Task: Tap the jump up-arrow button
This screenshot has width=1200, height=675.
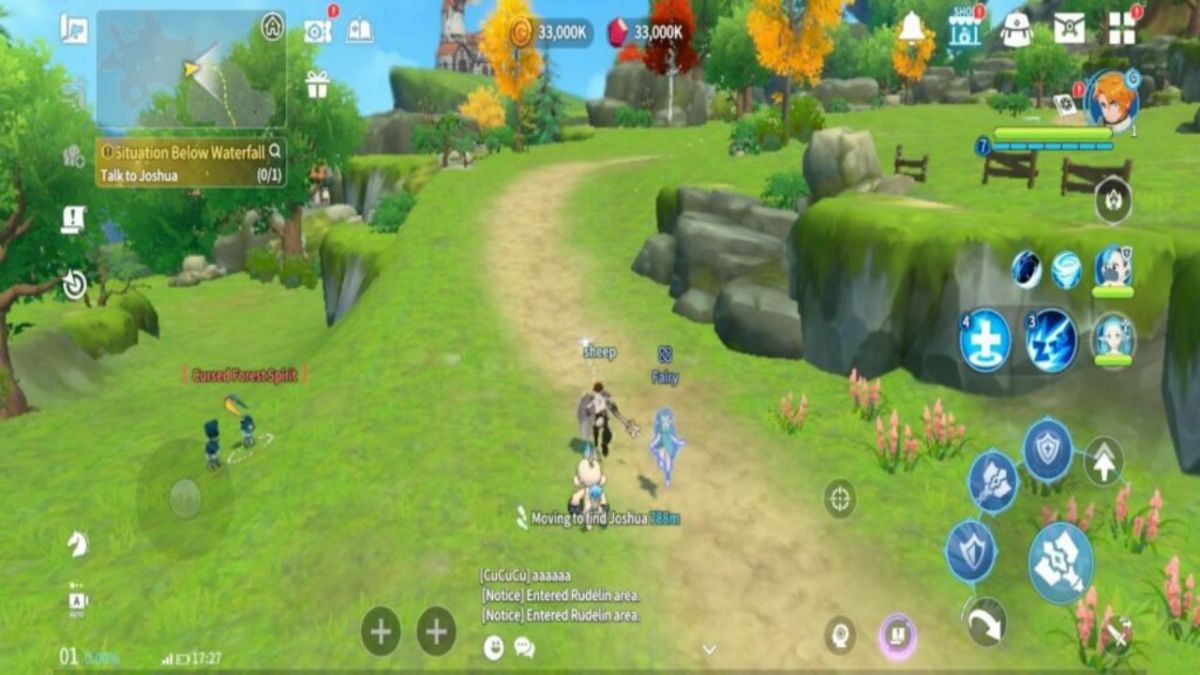Action: pyautogui.click(x=1104, y=461)
